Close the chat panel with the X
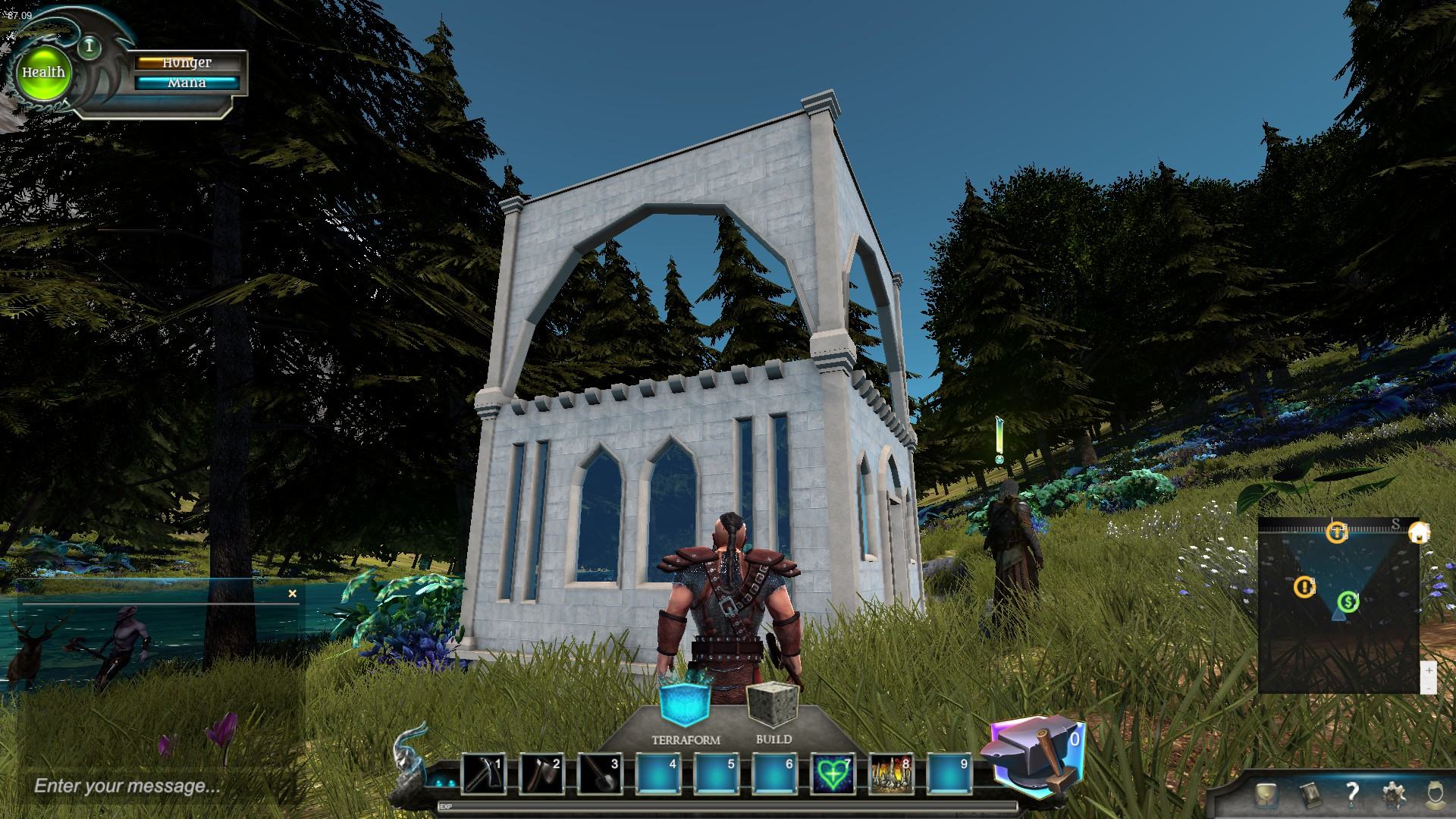The height and width of the screenshot is (819, 1456). coord(293,594)
